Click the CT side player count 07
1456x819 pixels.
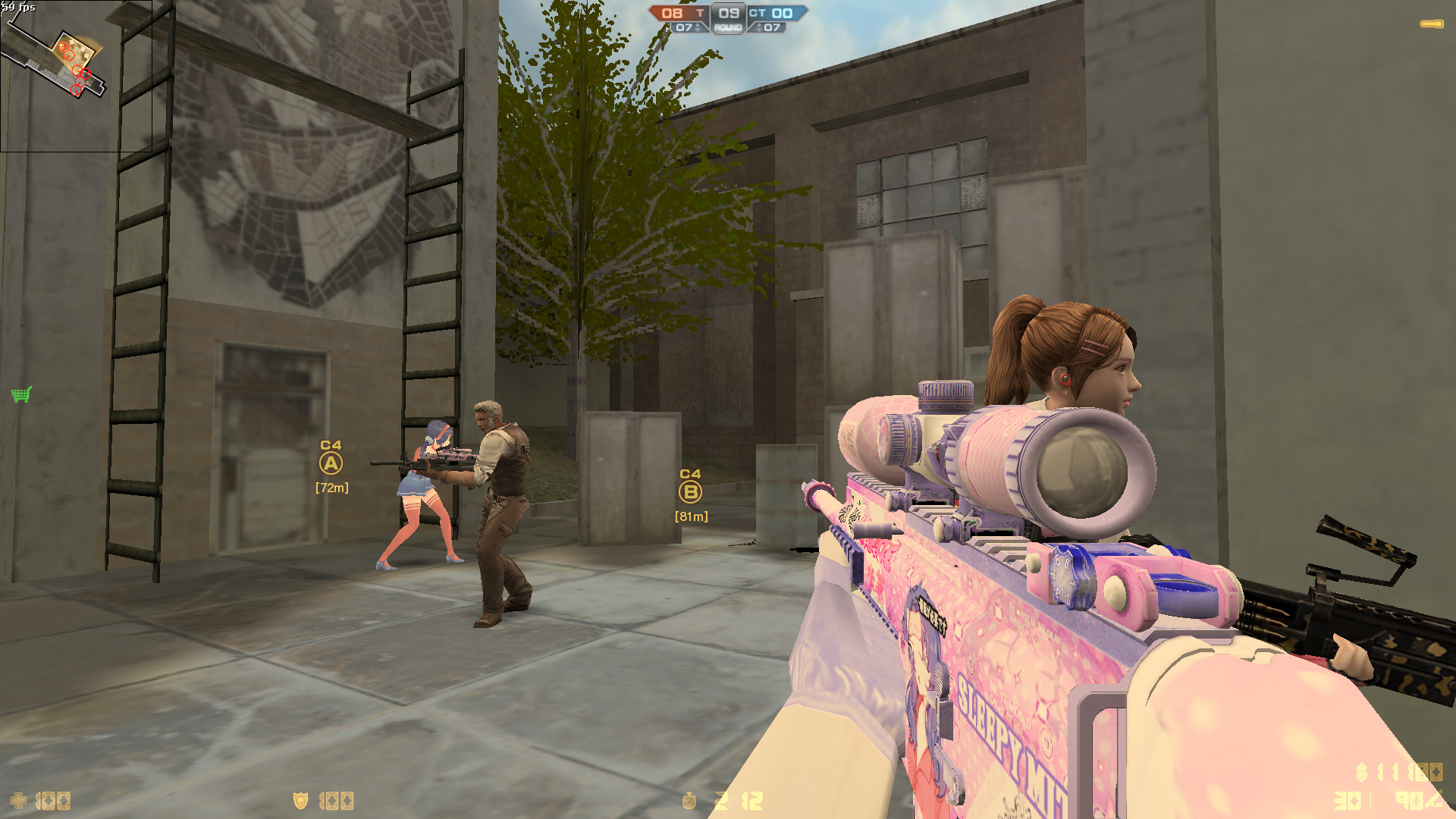[x=770, y=27]
